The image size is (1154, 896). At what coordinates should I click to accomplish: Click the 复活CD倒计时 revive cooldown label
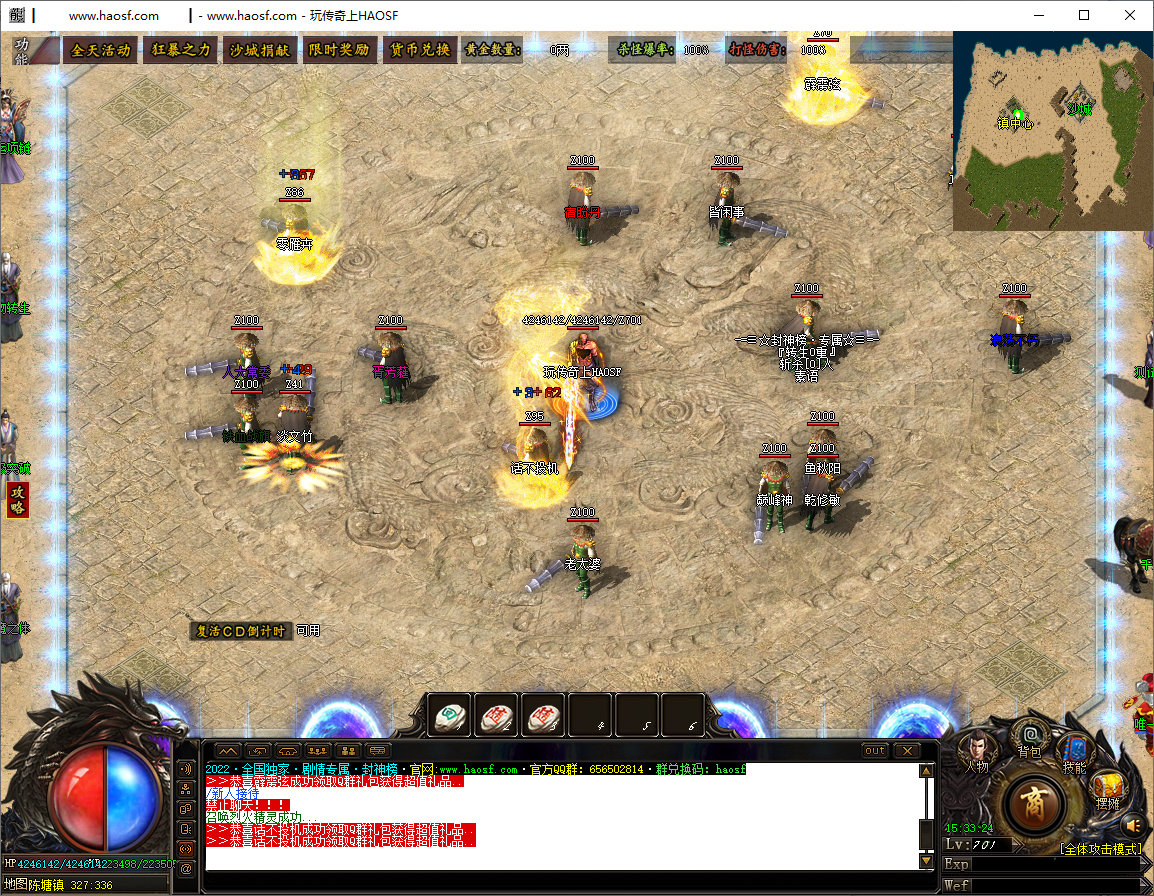tap(241, 631)
